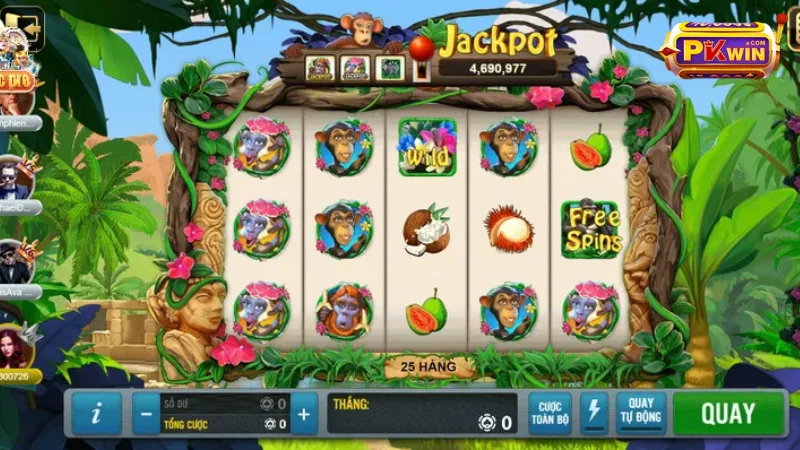
Task: Open the info paytable button
Action: coord(96,414)
